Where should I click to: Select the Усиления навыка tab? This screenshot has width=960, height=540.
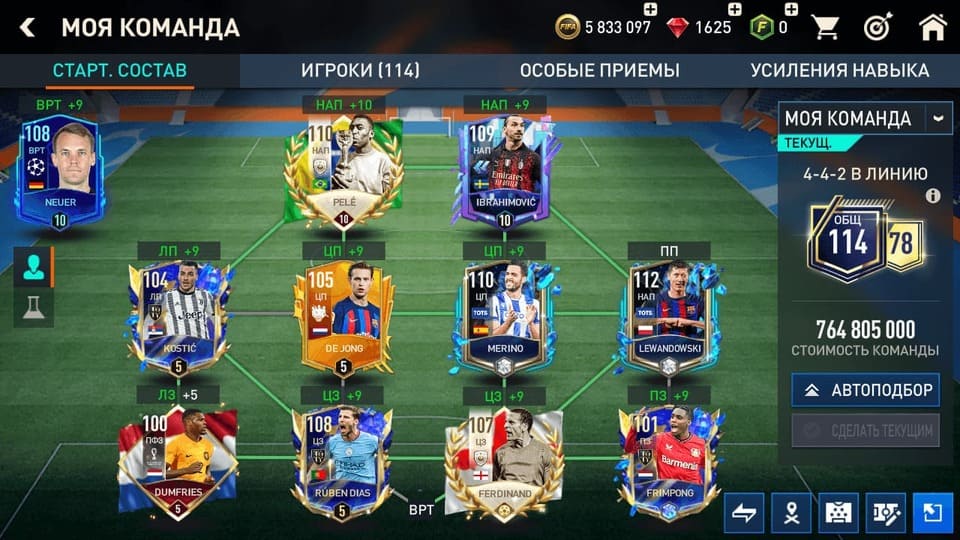coord(839,70)
